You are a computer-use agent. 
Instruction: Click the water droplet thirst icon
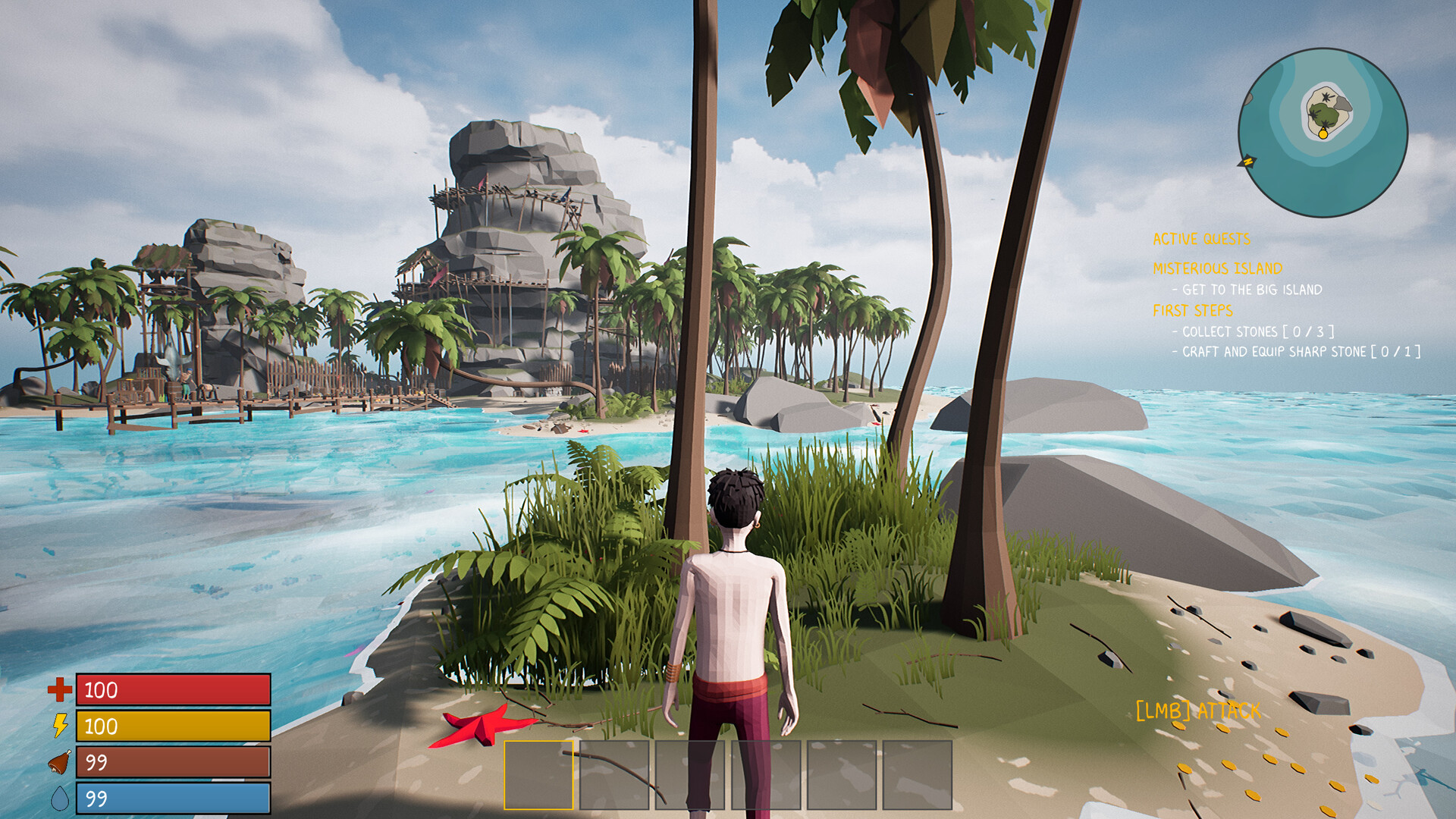click(59, 797)
